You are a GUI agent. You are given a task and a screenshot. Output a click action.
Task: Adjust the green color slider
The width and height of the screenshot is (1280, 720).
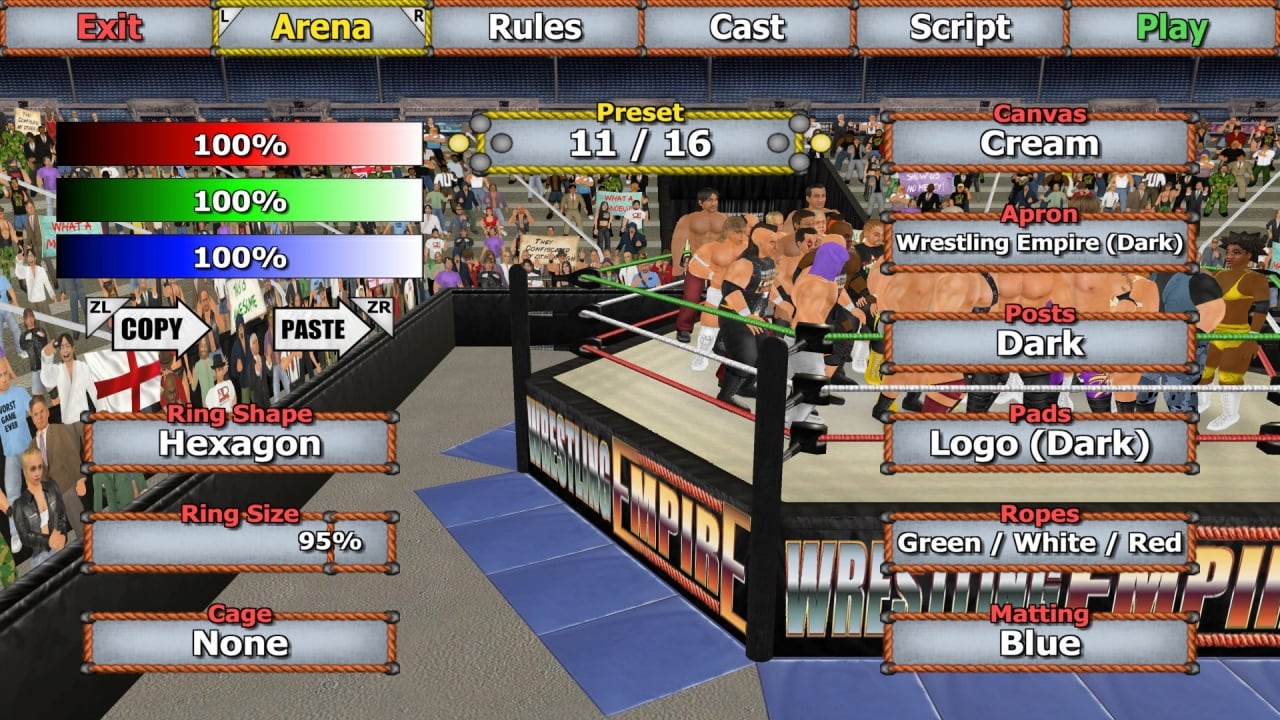tap(240, 201)
